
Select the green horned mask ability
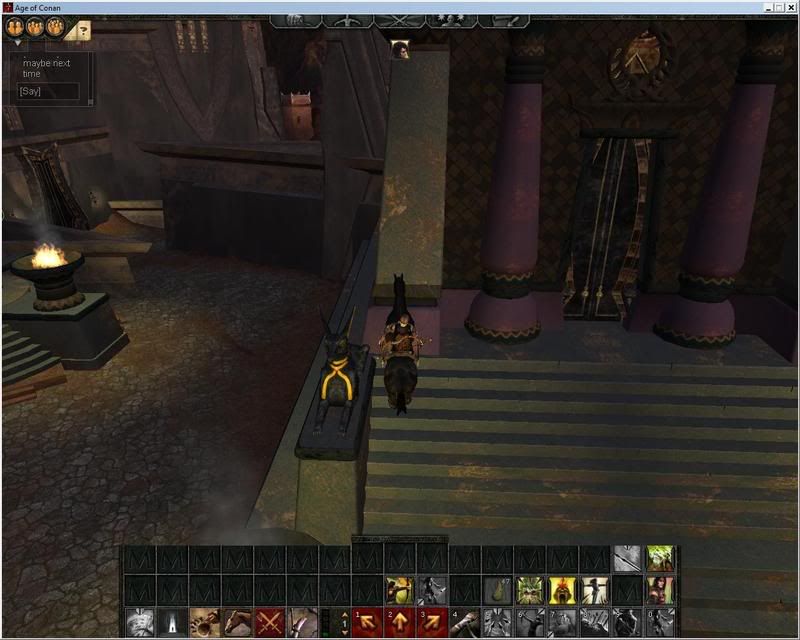(x=529, y=590)
